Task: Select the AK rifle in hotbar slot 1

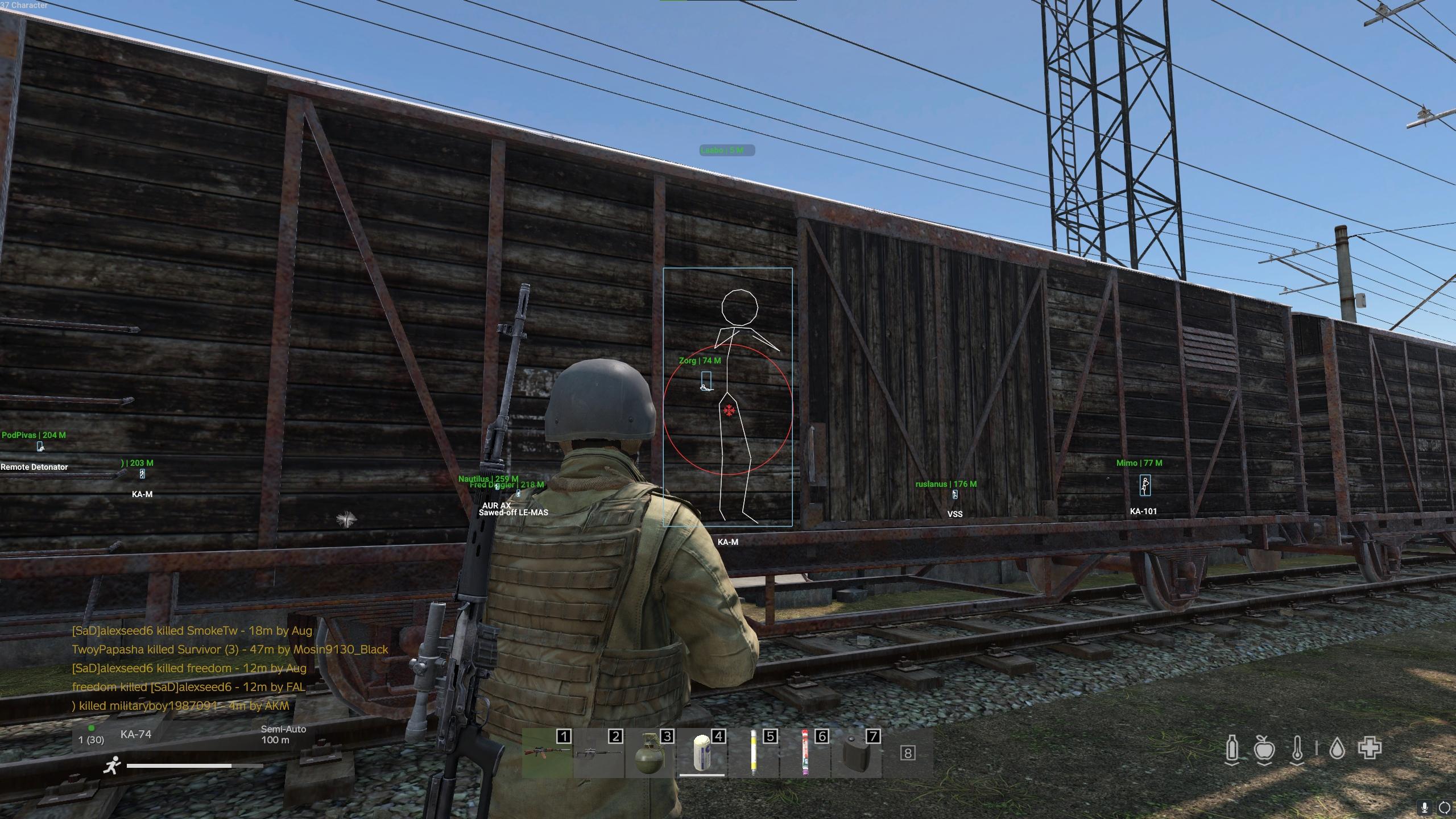Action: click(x=546, y=753)
